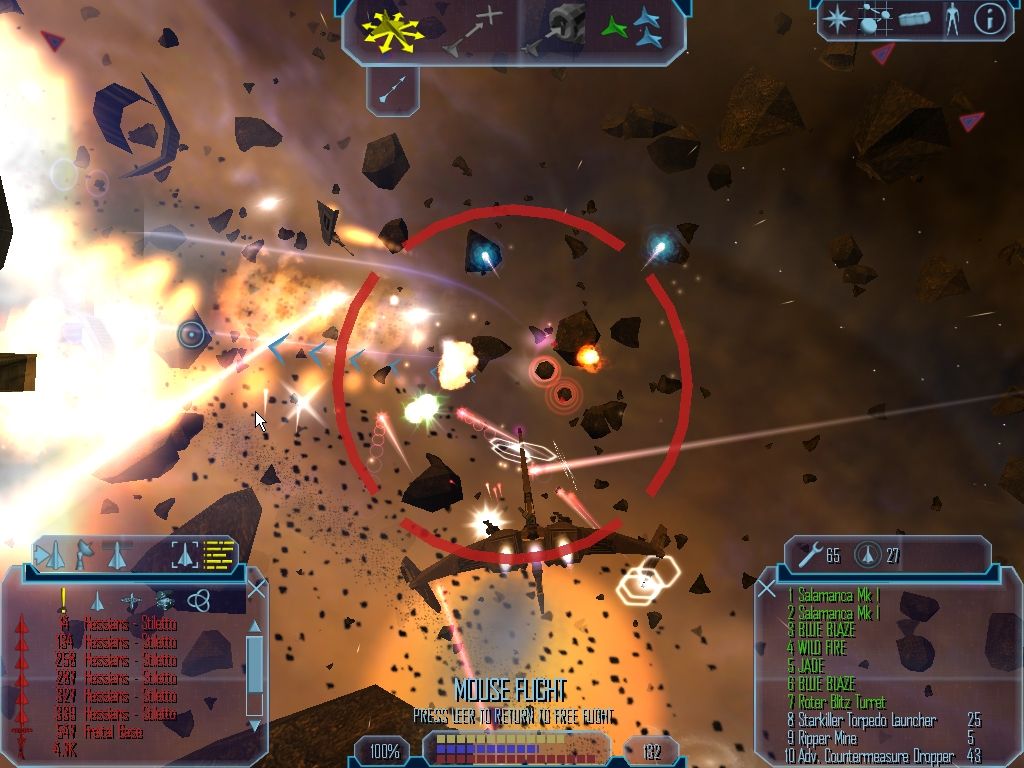Screen dimensions: 1024x768
Task: Filter contacts by ships tab
Action: (x=97, y=600)
